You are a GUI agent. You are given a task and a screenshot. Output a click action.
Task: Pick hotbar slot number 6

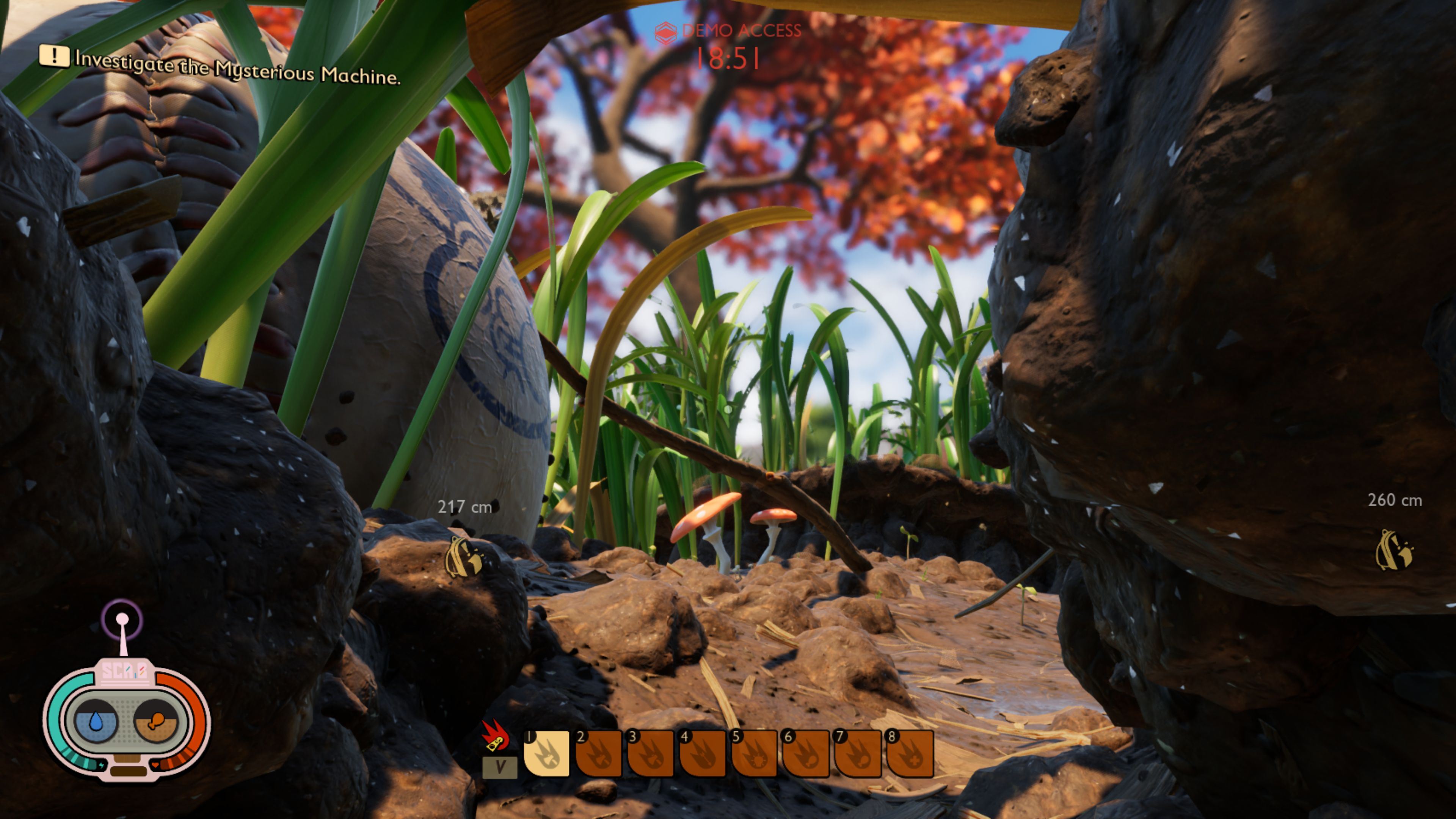click(x=806, y=753)
